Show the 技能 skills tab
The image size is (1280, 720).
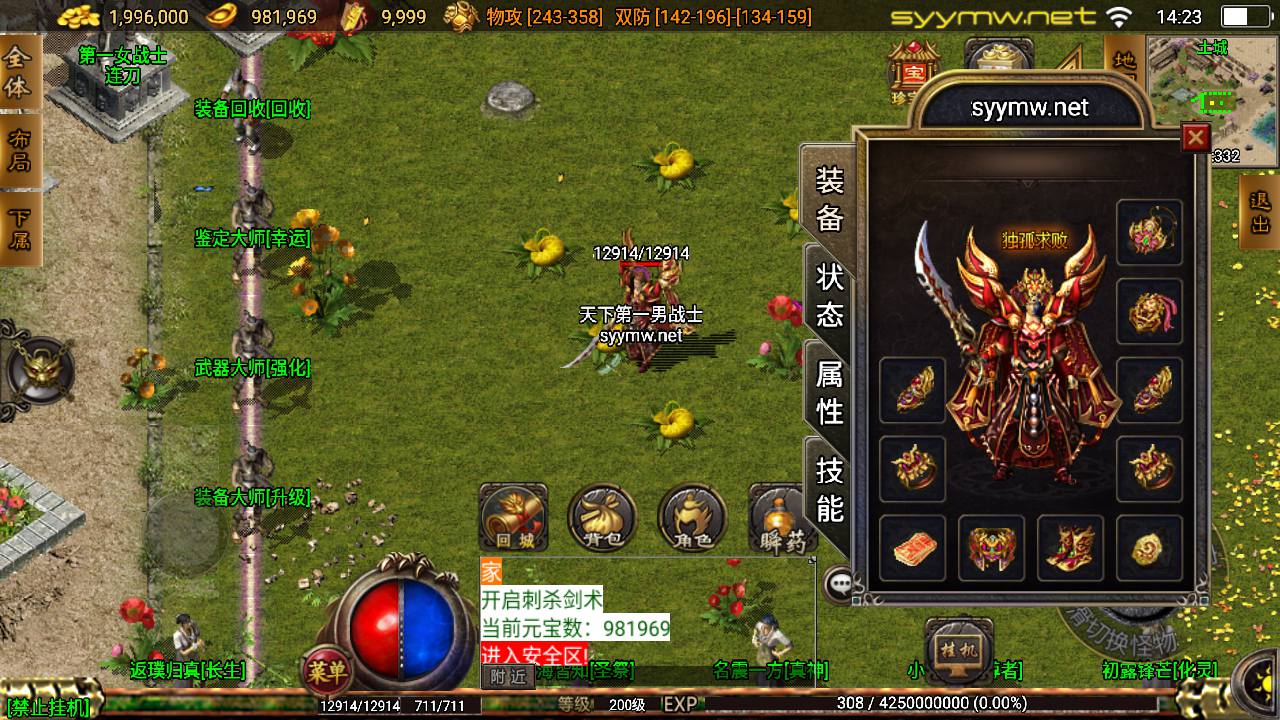(830, 488)
